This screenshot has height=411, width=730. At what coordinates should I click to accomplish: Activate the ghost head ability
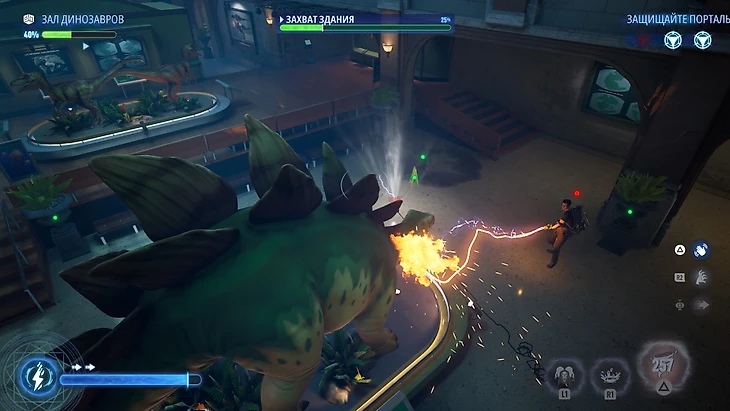[x=563, y=375]
